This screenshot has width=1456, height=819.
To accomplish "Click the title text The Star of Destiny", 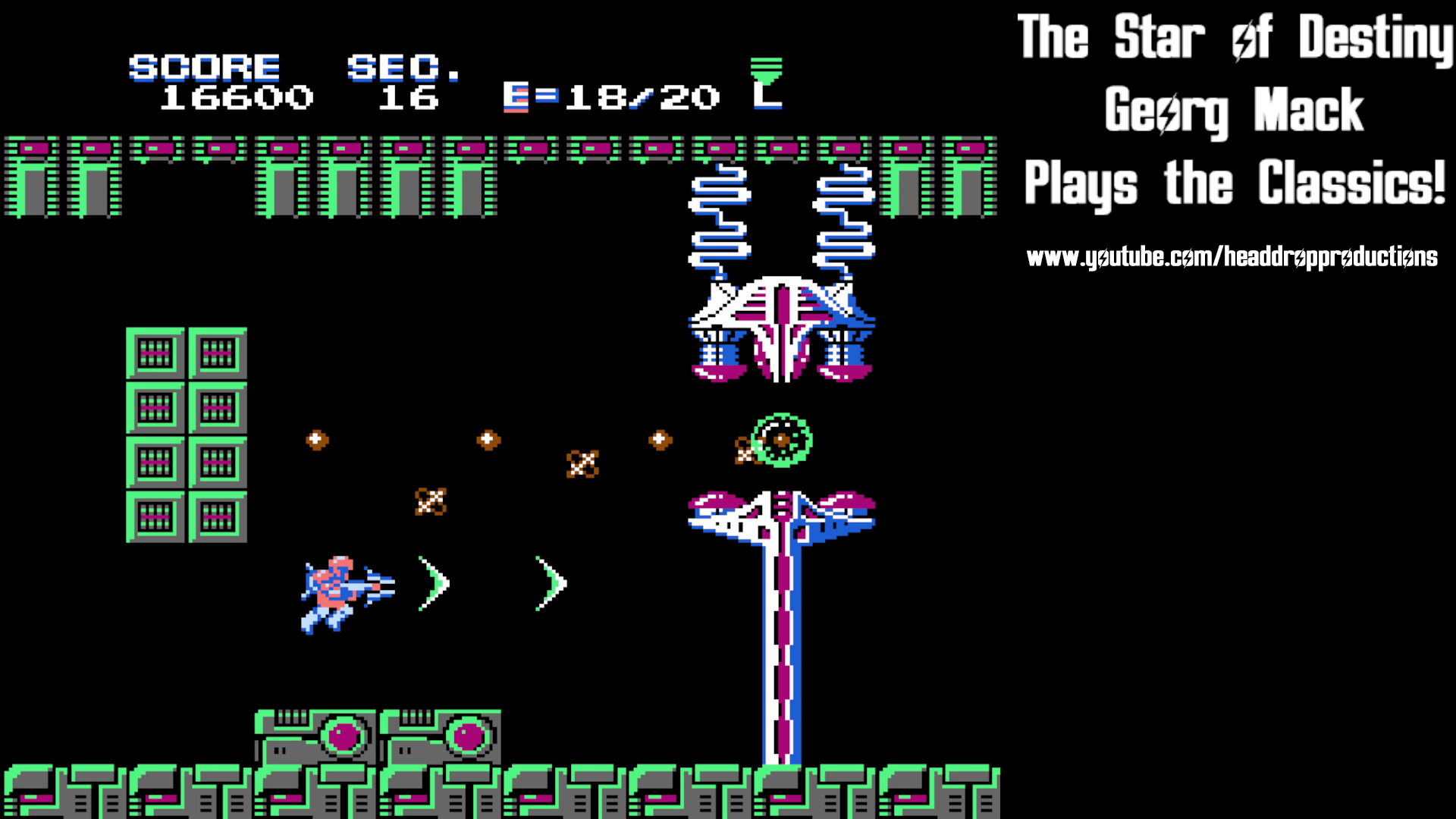I will [x=1233, y=36].
